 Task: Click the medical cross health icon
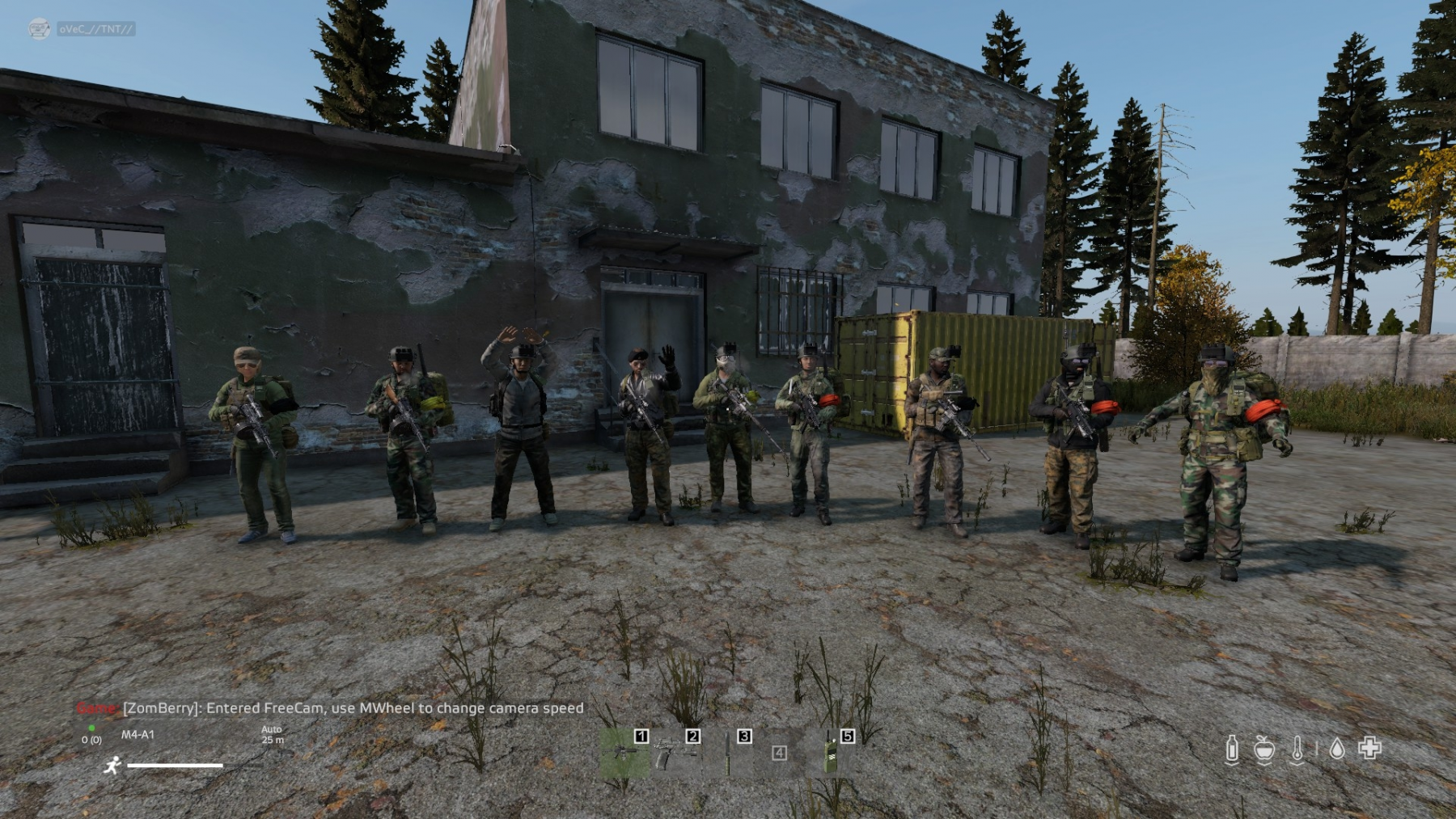click(1369, 748)
